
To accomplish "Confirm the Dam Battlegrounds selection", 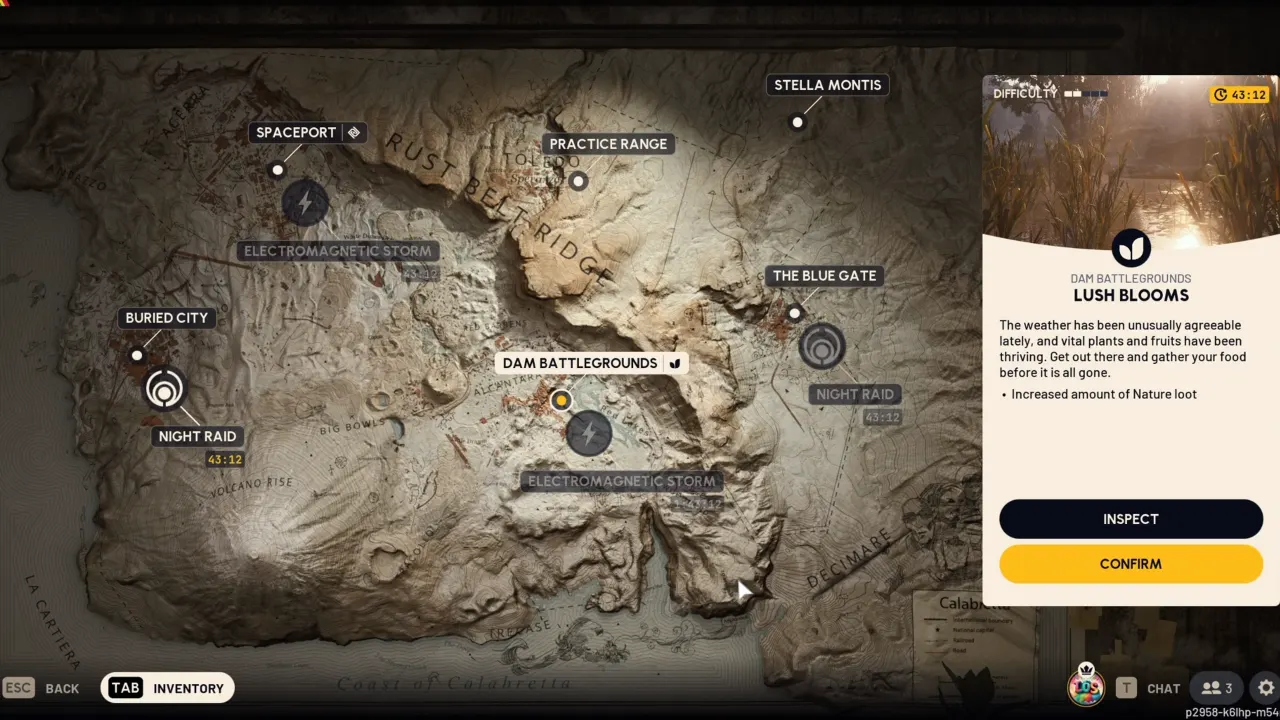I will tap(1131, 564).
